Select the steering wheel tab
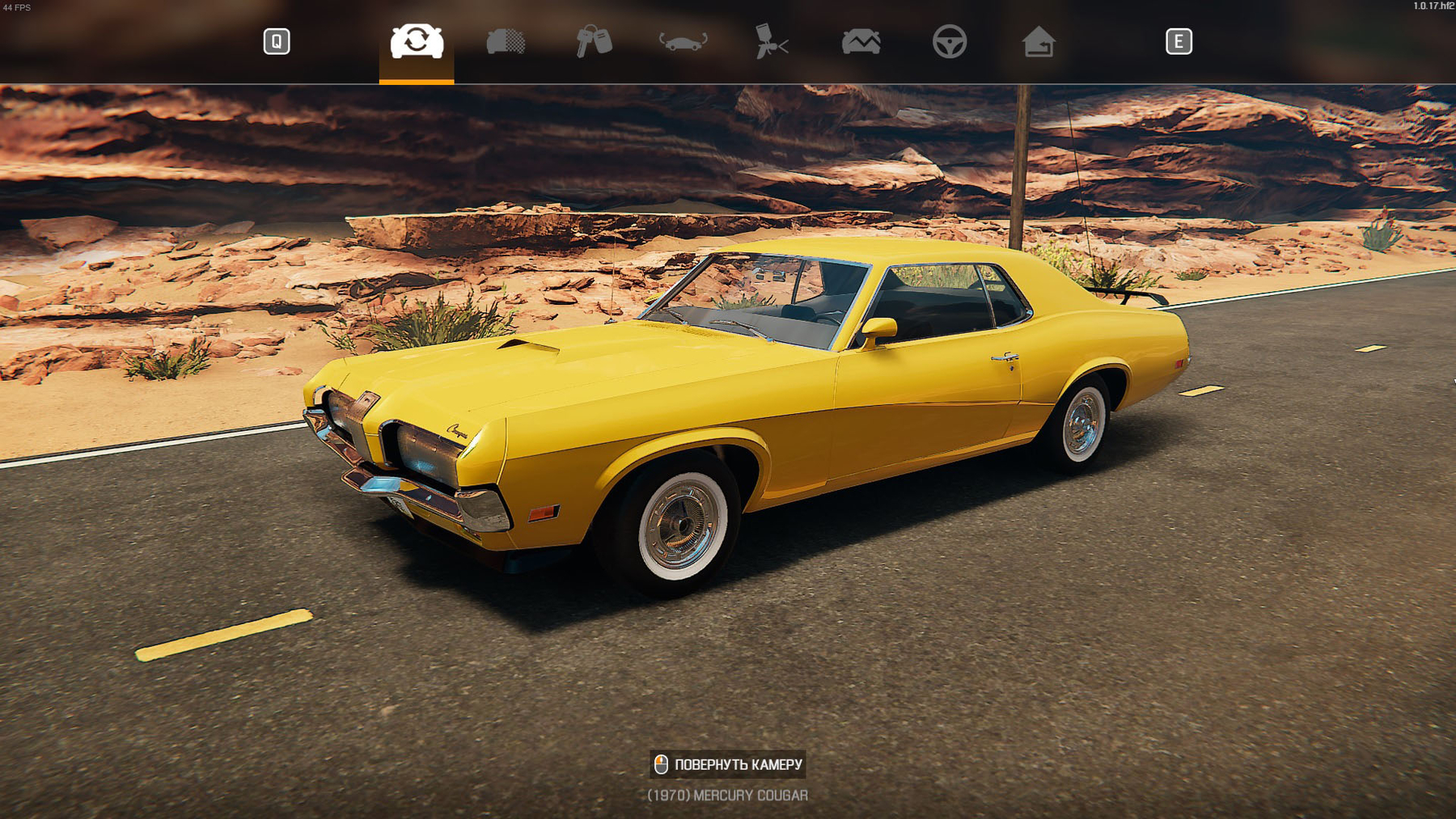Image resolution: width=1456 pixels, height=819 pixels. pyautogui.click(x=949, y=41)
